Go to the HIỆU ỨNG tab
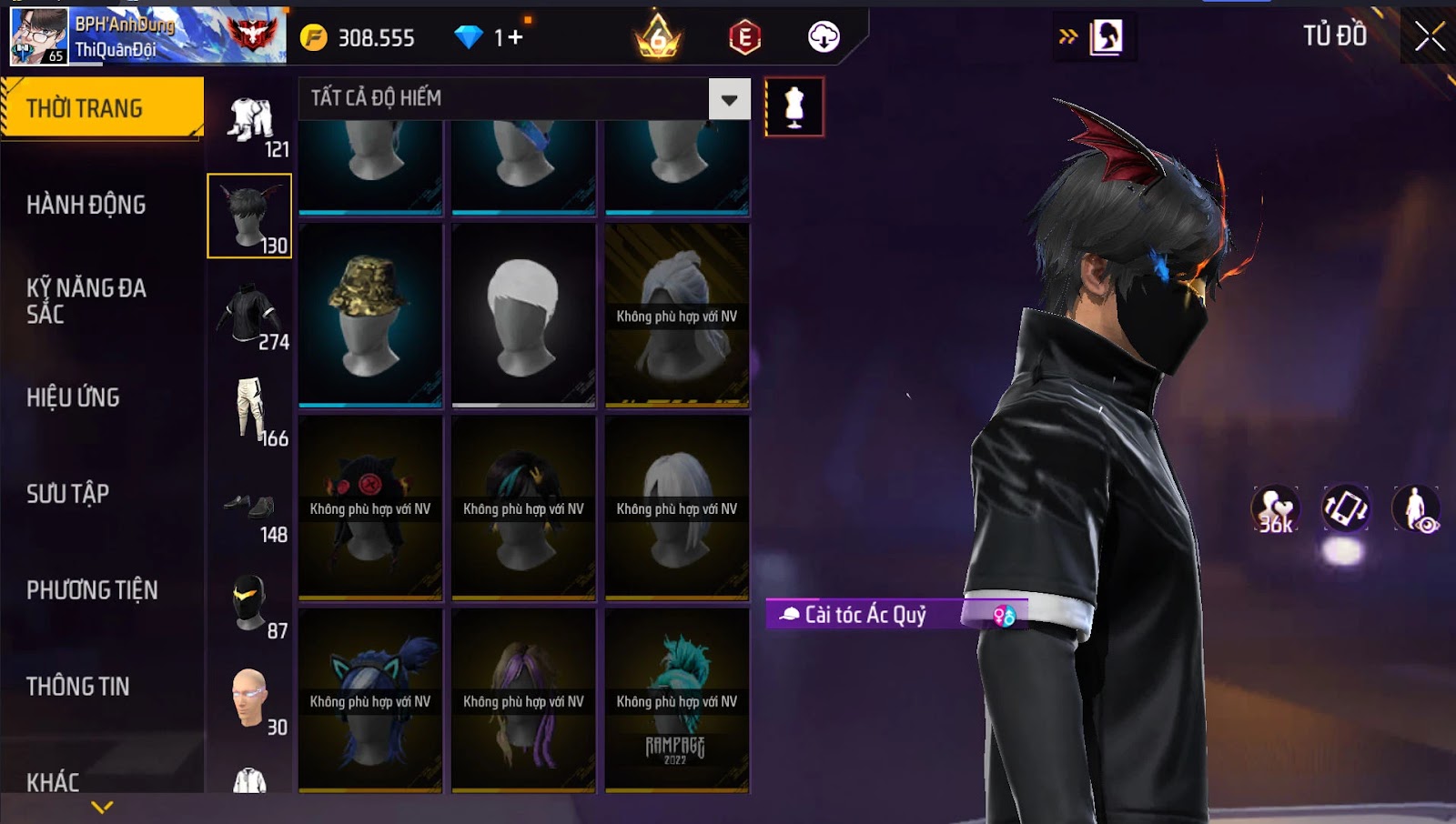Image resolution: width=1456 pixels, height=824 pixels. coord(73,397)
